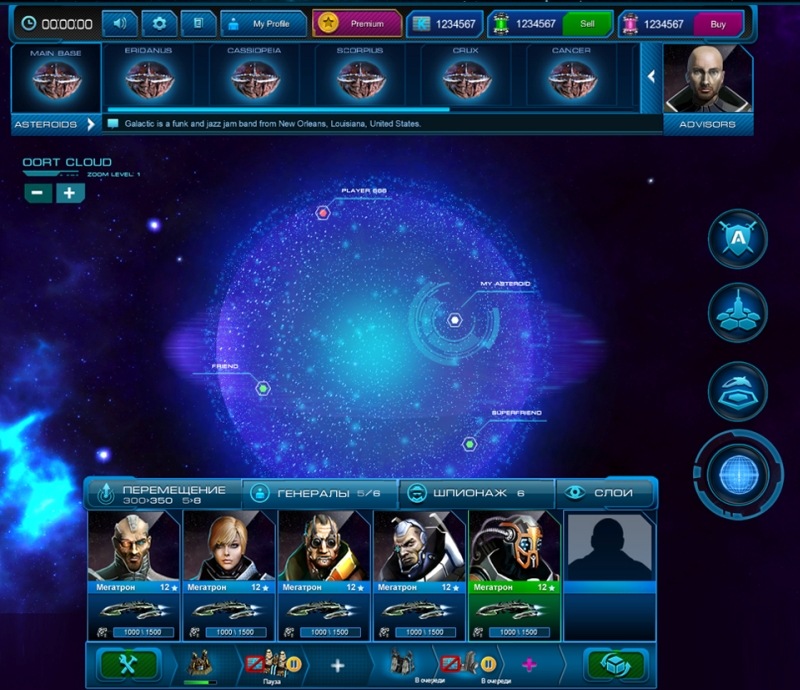This screenshot has height=690, width=800.
Task: Zoom out the Oort Cloud map with minus
Action: coord(38,193)
